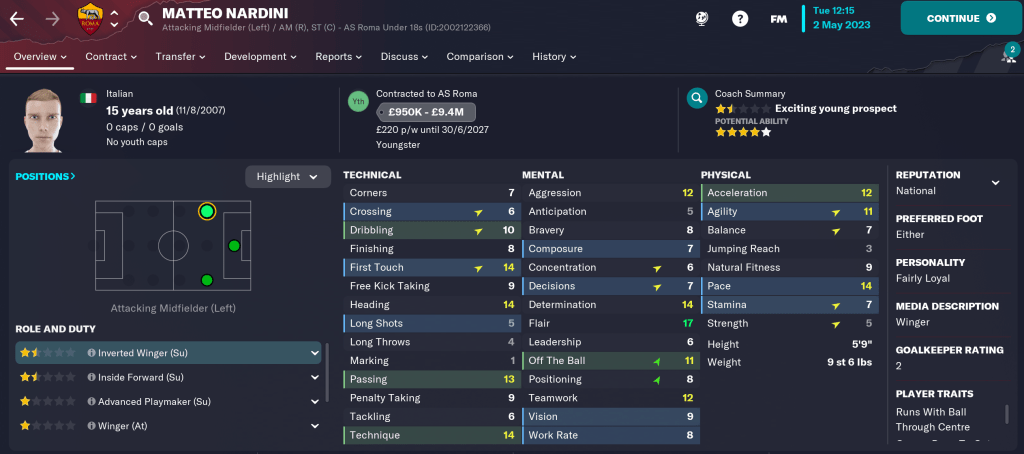The image size is (1024, 454).
Task: Open the Highlight dropdown
Action: pos(288,177)
